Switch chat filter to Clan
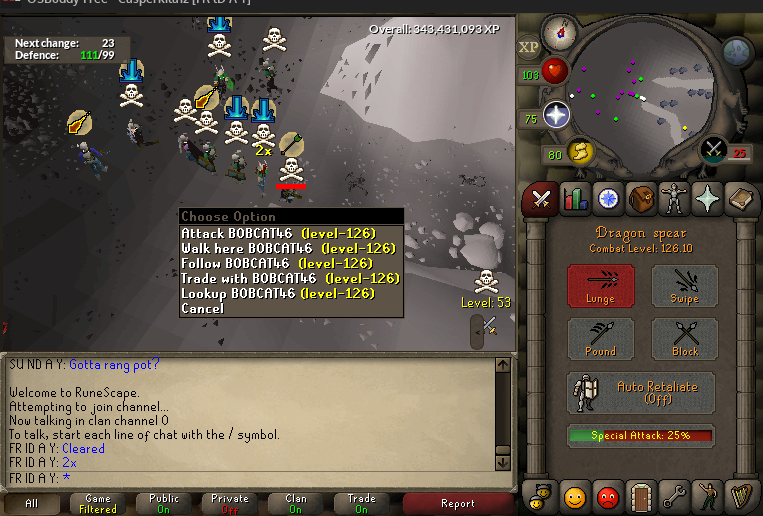The width and height of the screenshot is (763, 516). (x=296, y=503)
